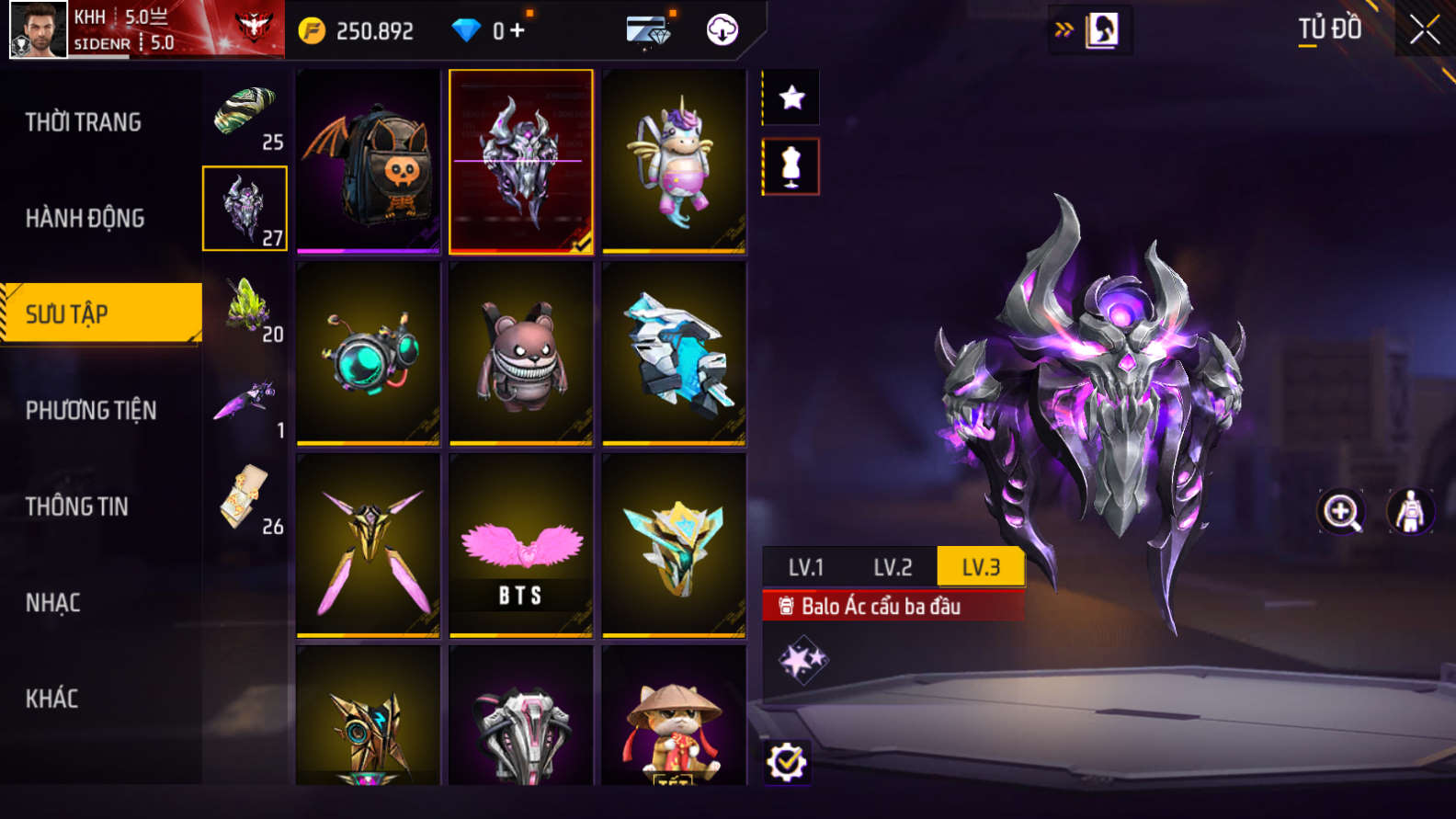This screenshot has width=1456, height=819.
Task: Select the Phương Tiện menu entry
Action: click(91, 410)
